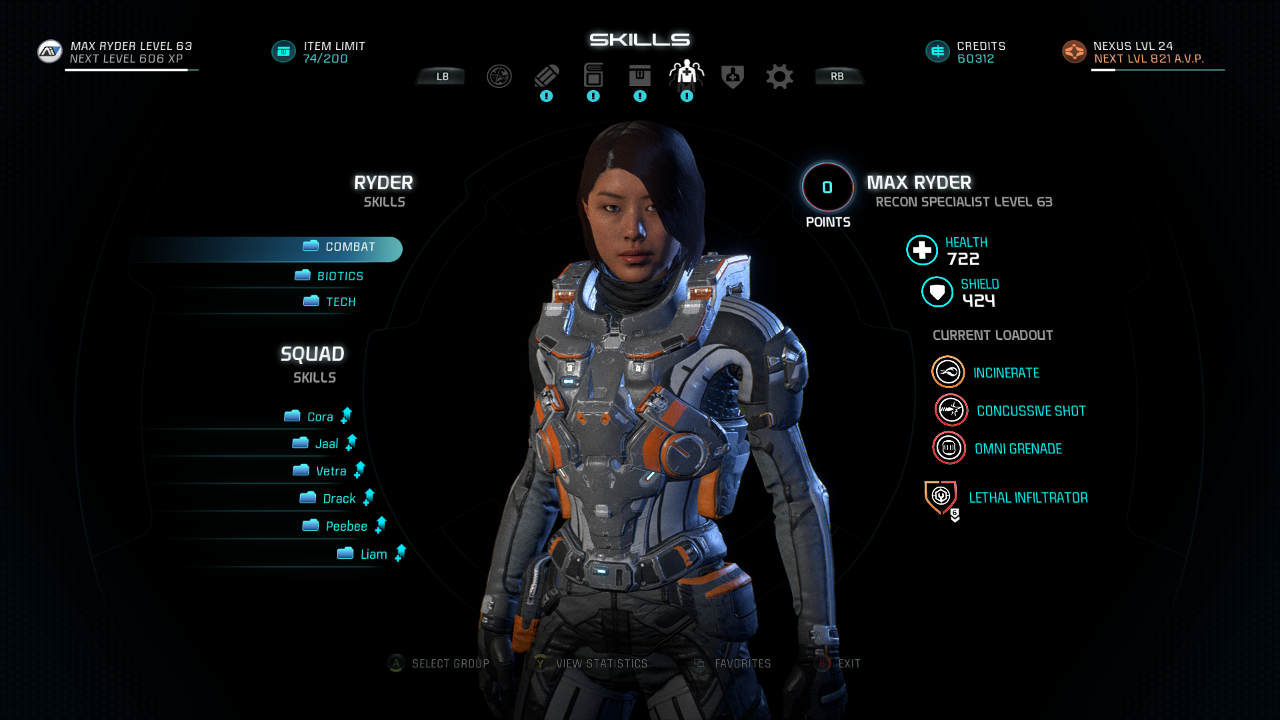This screenshot has width=1280, height=720.
Task: Open the inventory crate tab
Action: click(640, 76)
